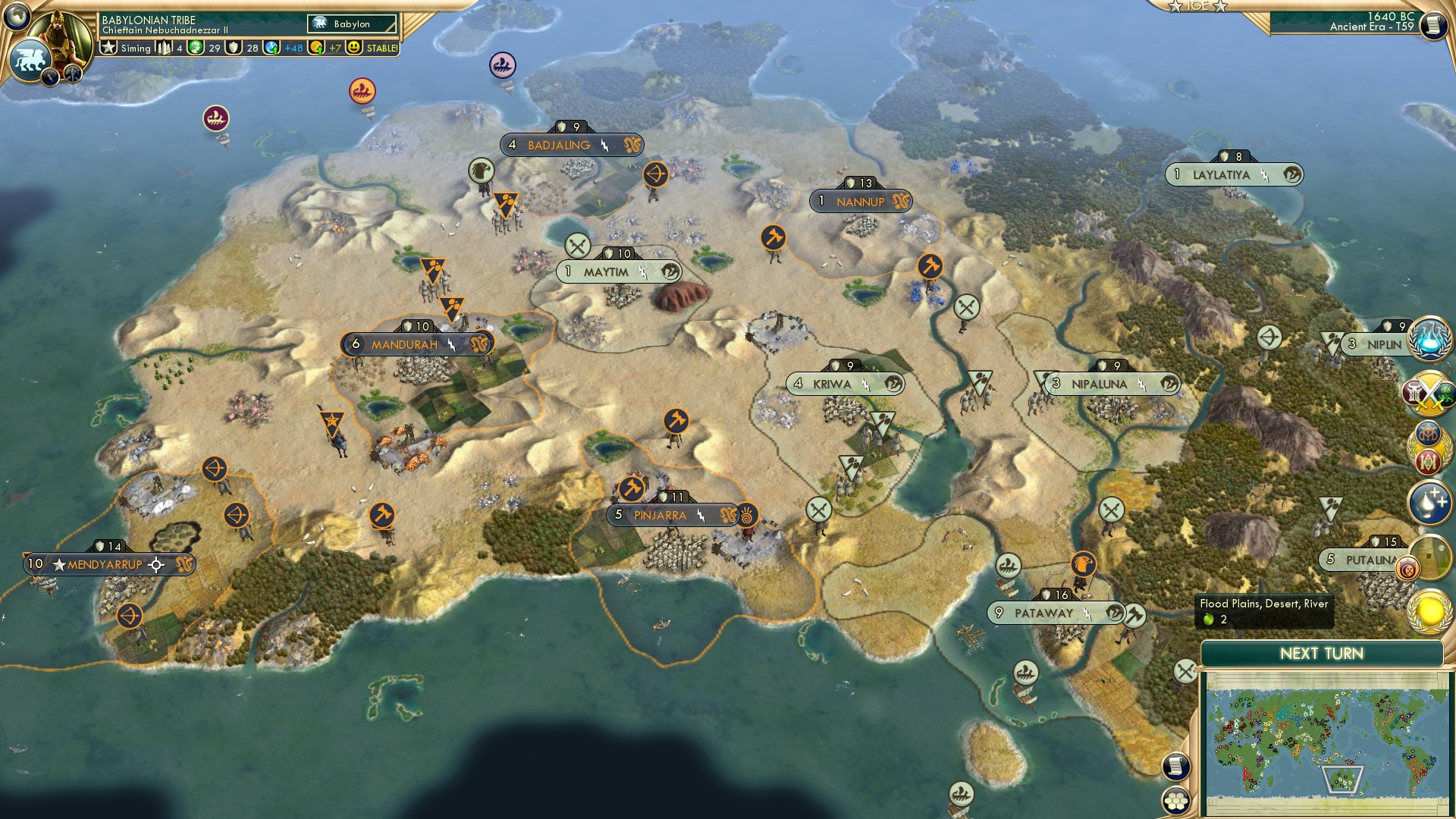Open the notifications scroll icon in top-right corner
Screen dimensions: 1456x819
coord(1432,27)
